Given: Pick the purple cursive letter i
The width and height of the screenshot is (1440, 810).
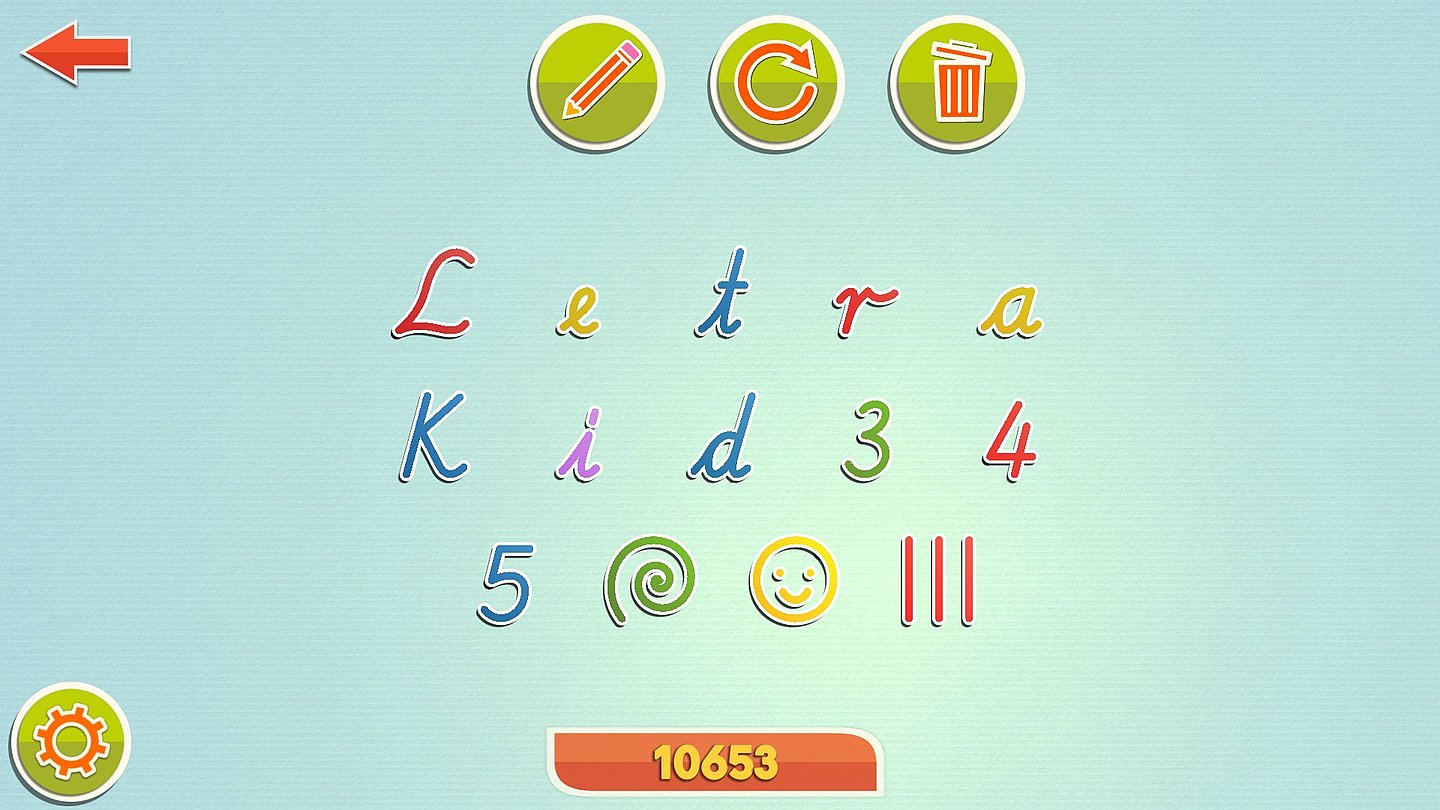Looking at the screenshot, I should click(x=580, y=445).
